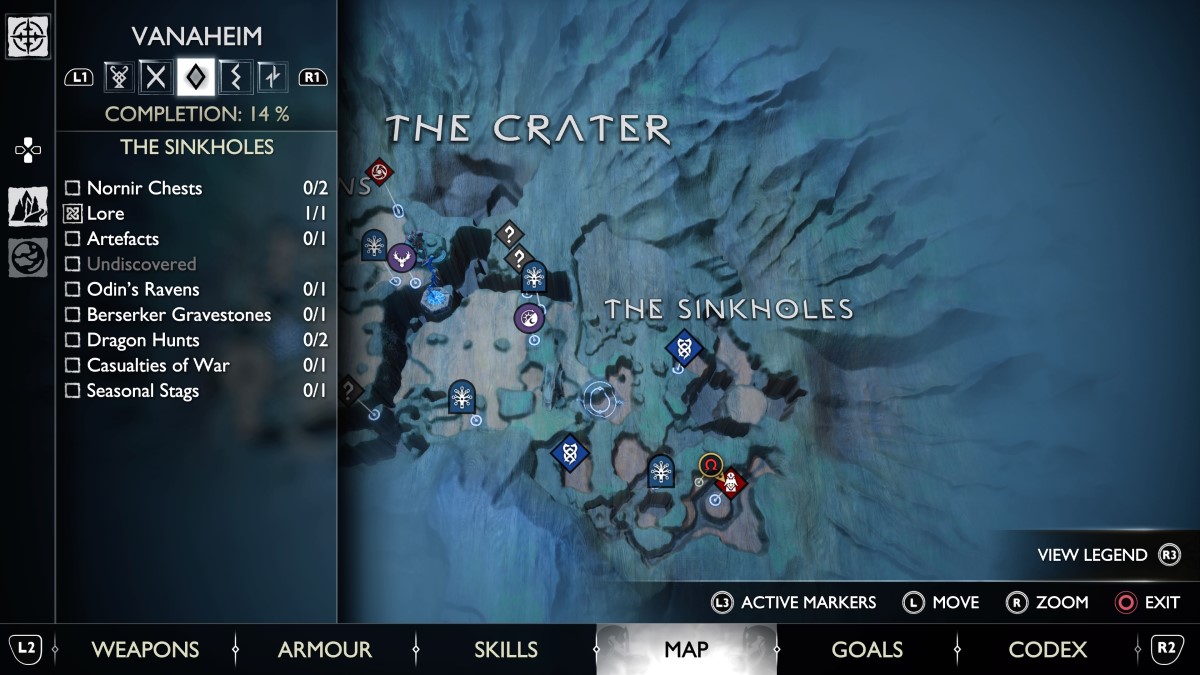Choose the Dragon Hunts entry
Viewport: 1200px width, 675px height.
point(142,339)
